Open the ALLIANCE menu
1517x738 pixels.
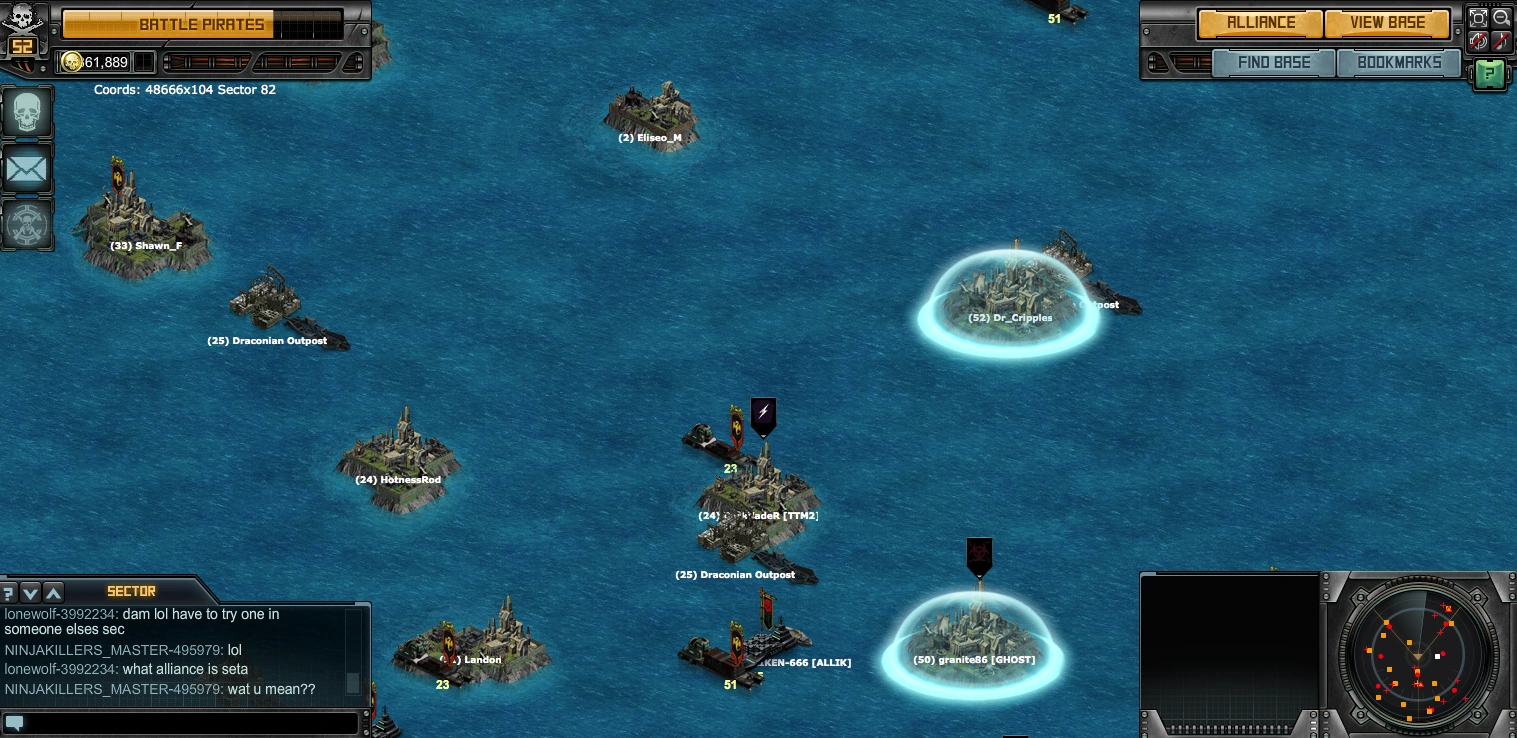click(1261, 23)
